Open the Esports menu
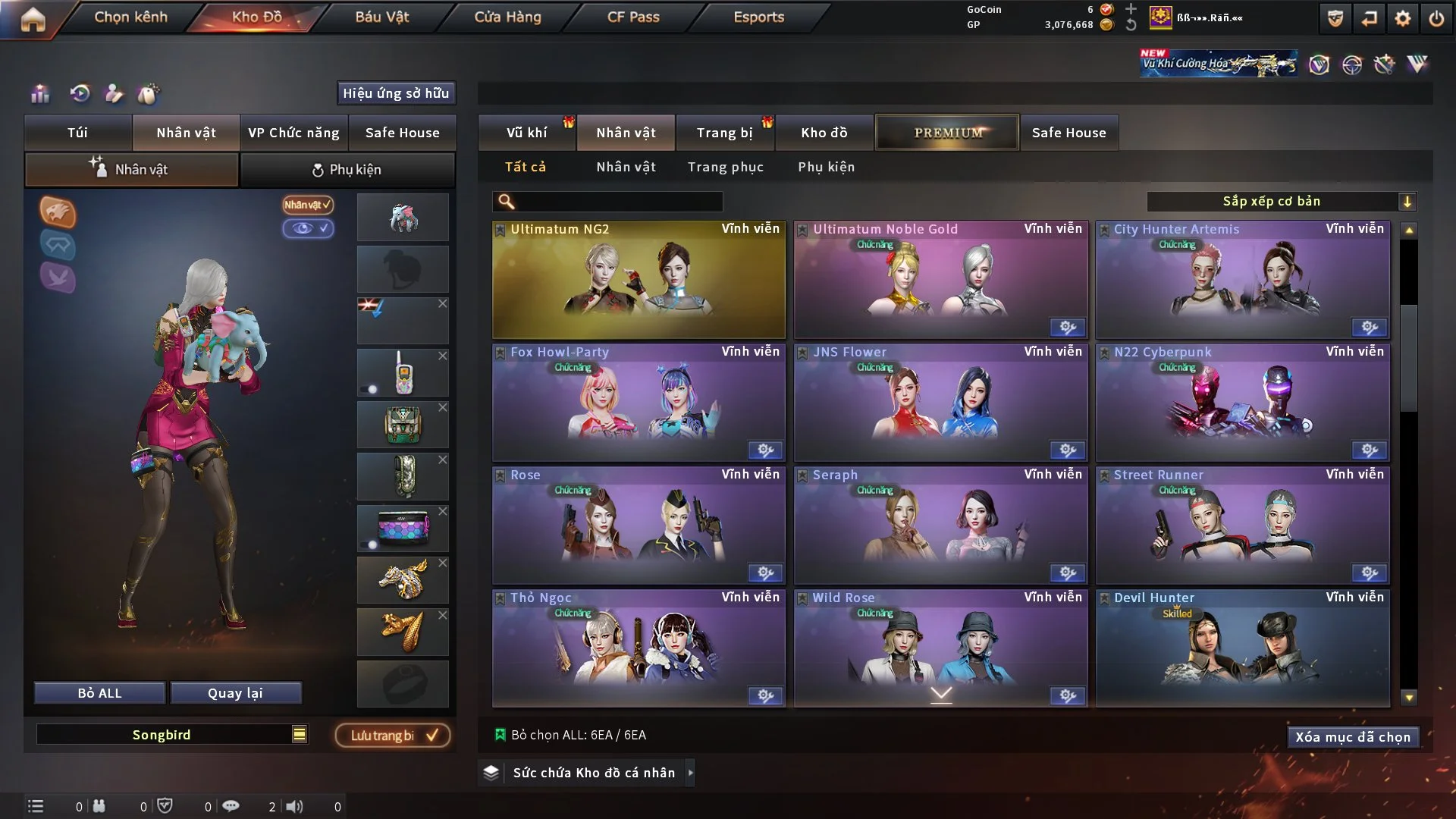 coord(758,17)
